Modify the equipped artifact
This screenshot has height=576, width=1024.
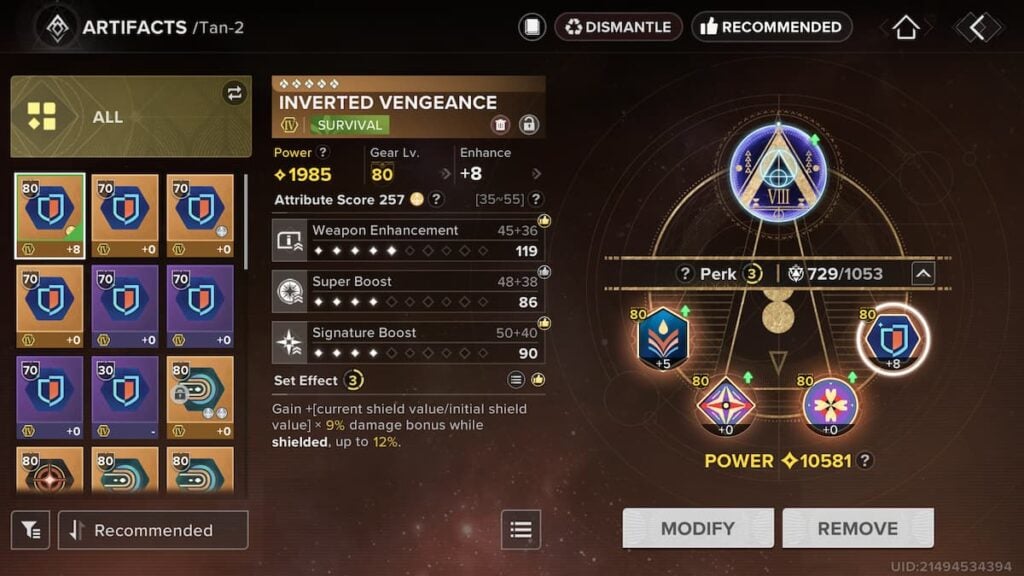click(x=697, y=528)
